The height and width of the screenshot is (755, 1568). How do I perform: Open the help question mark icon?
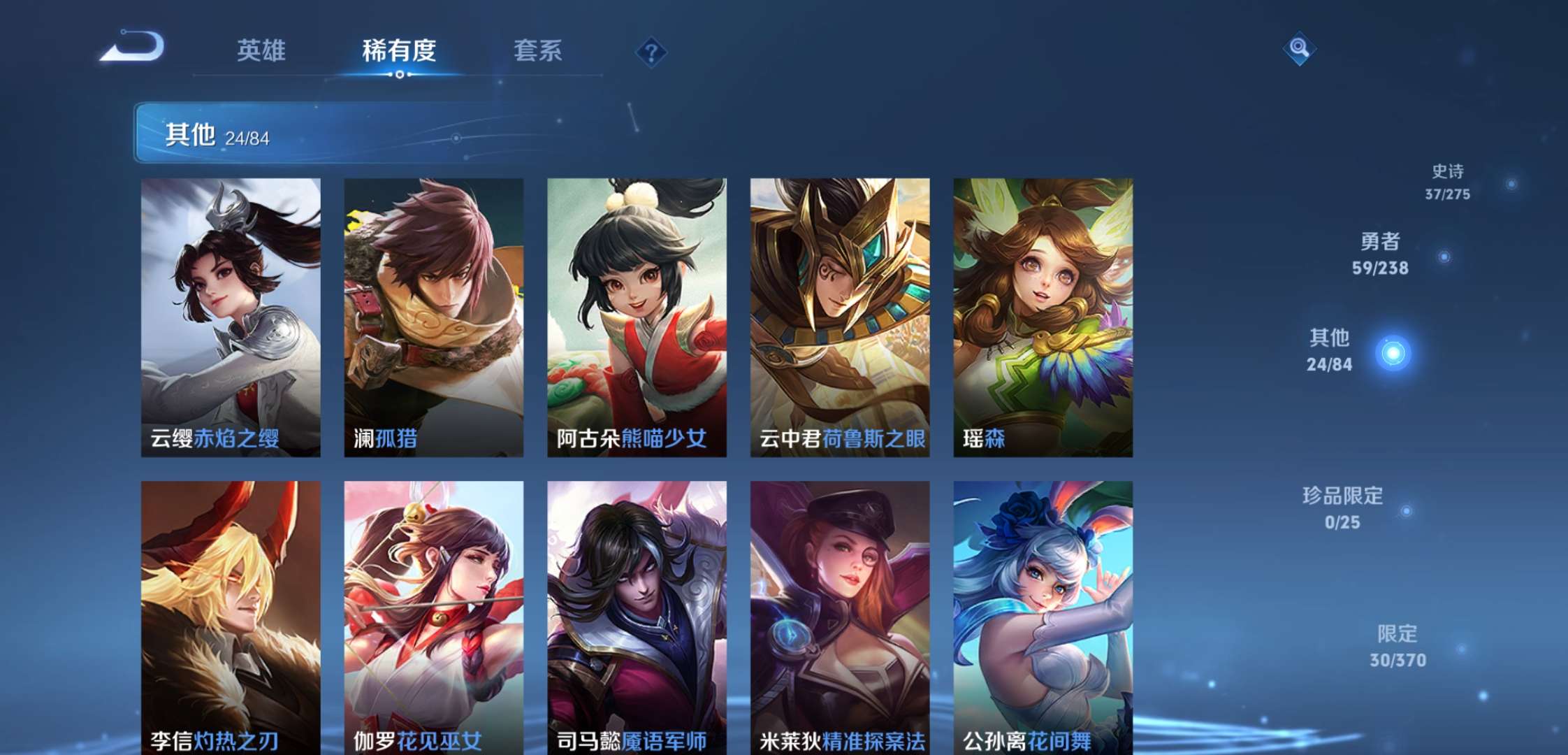click(650, 50)
